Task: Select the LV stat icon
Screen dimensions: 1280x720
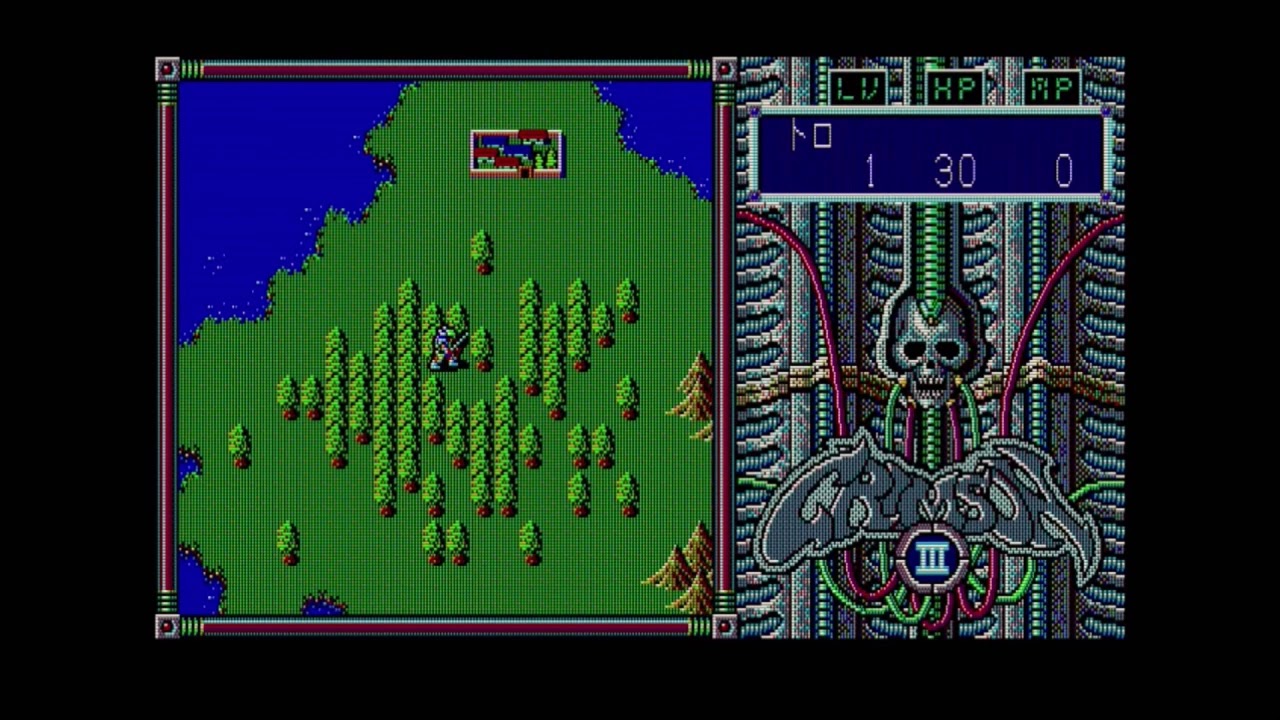Action: (858, 86)
